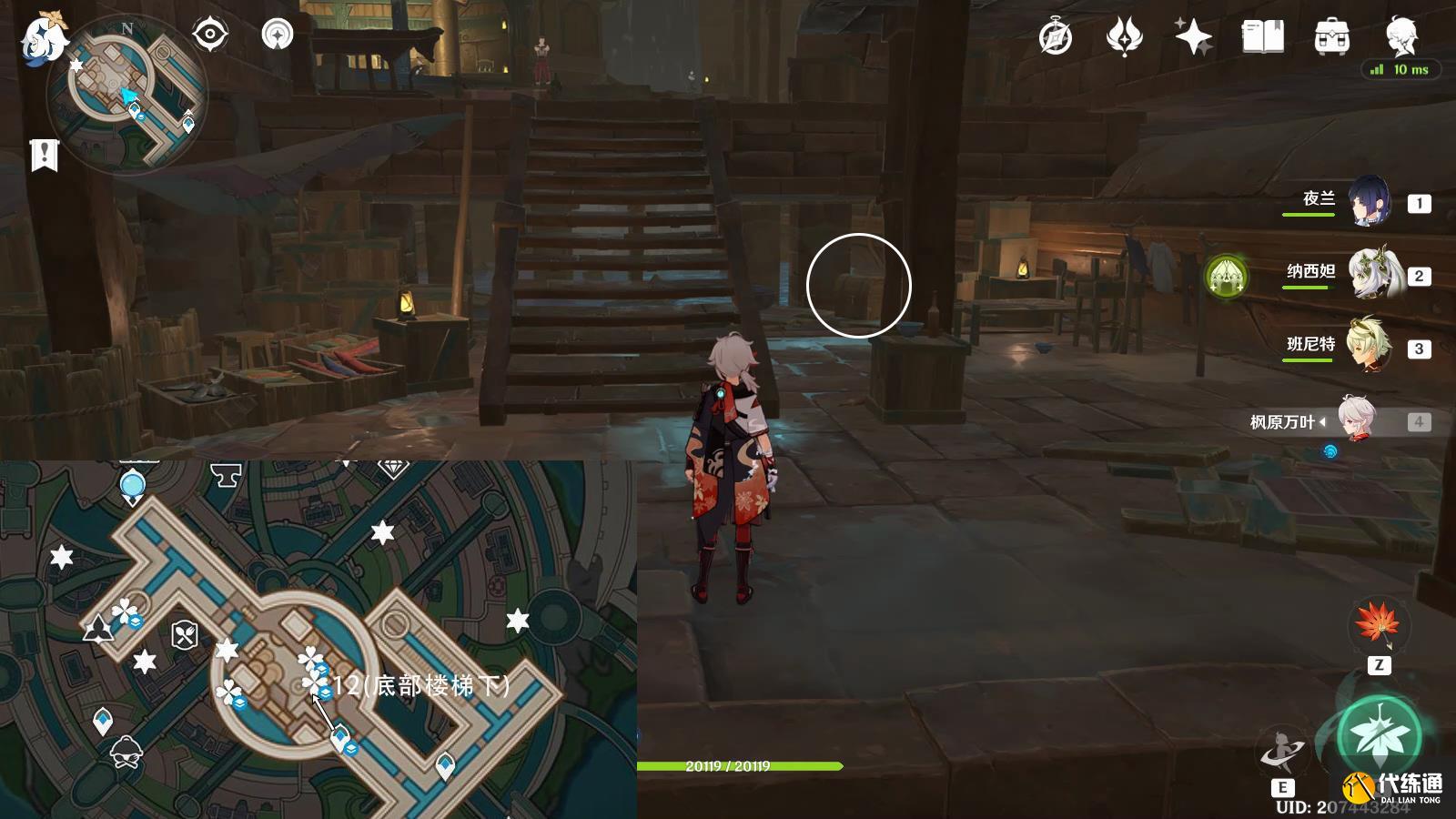Select the restaurant fork and knife map marker

coord(185,634)
